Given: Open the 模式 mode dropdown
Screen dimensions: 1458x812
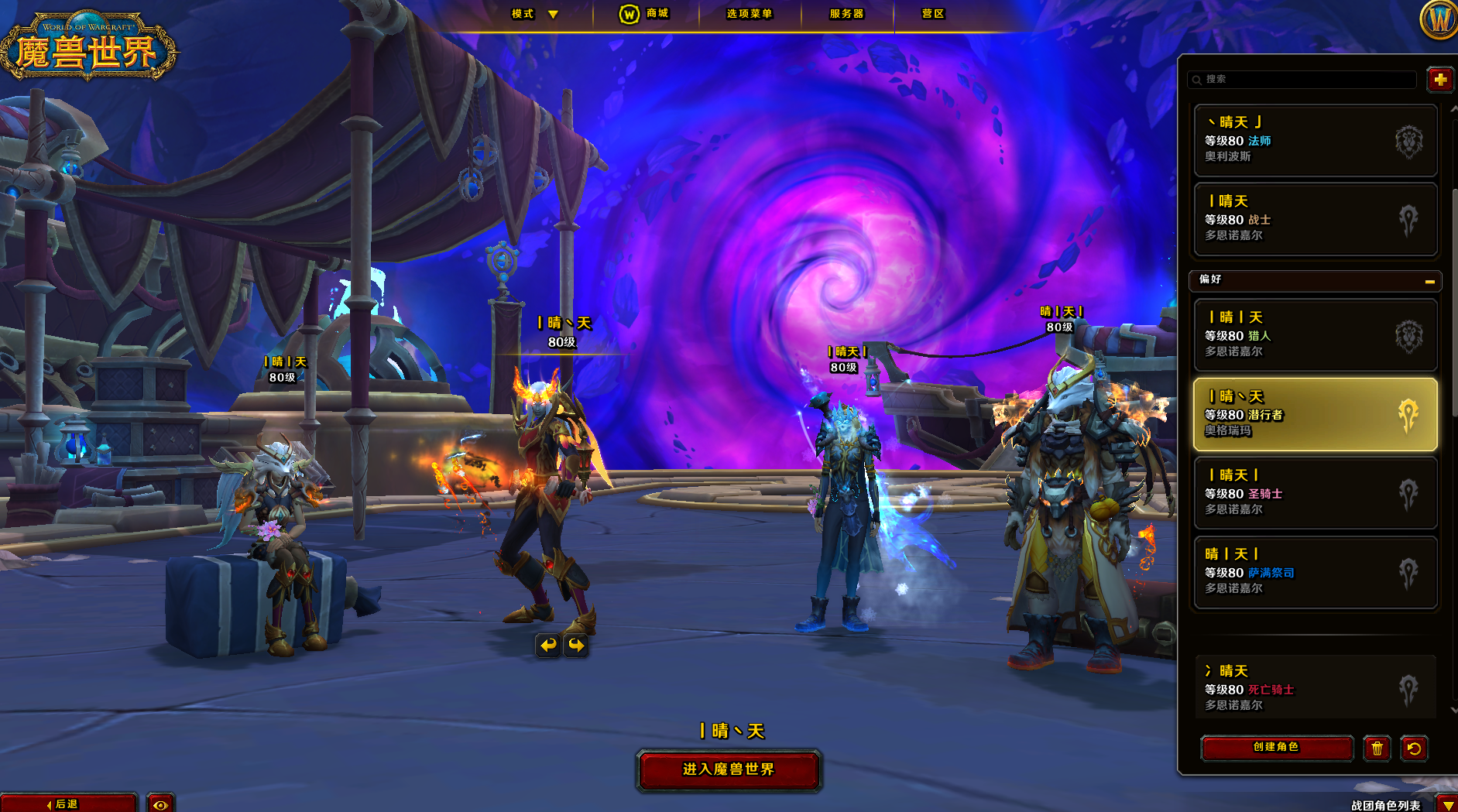Looking at the screenshot, I should (x=534, y=14).
